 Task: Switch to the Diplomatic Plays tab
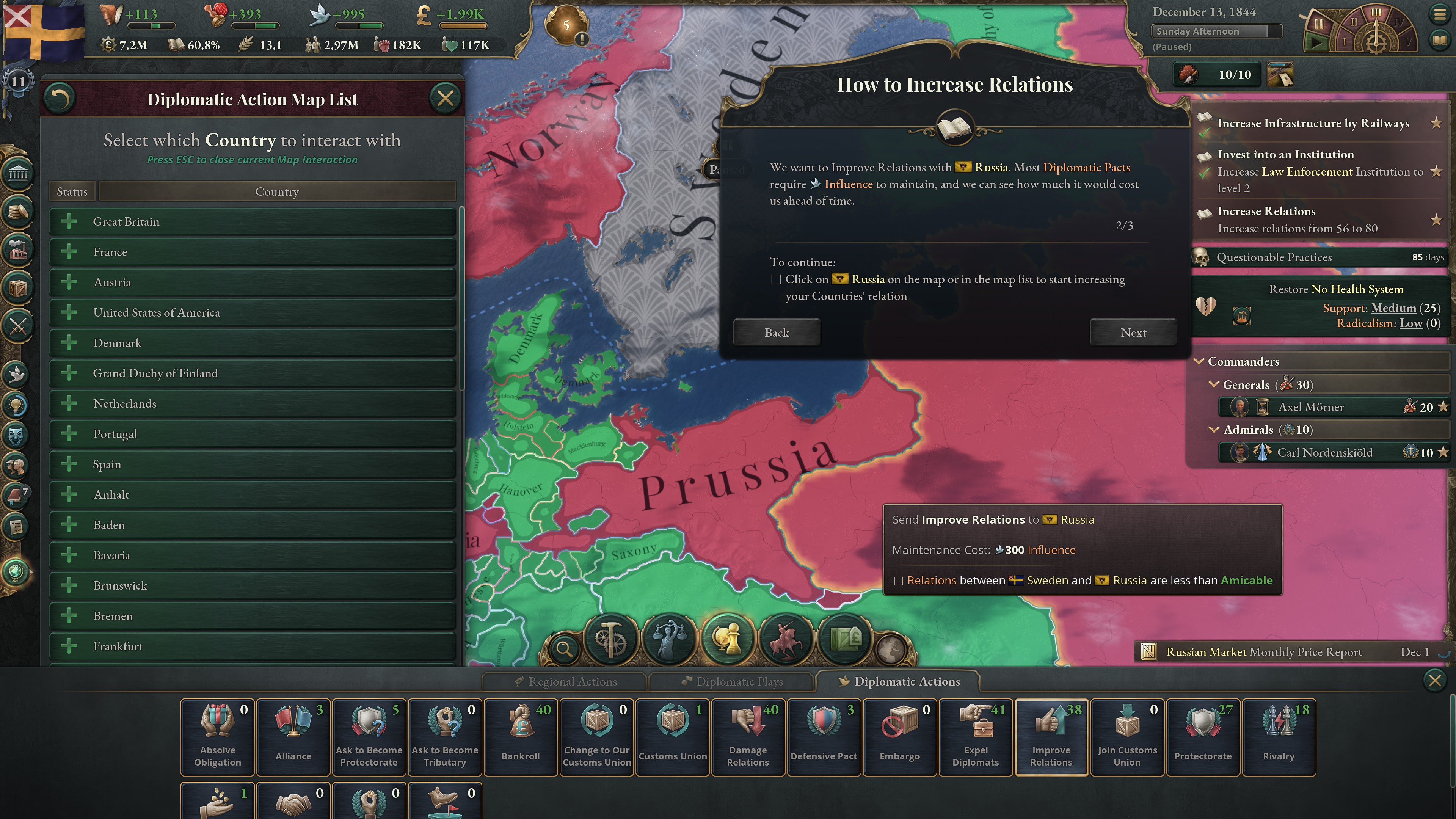[x=732, y=681]
